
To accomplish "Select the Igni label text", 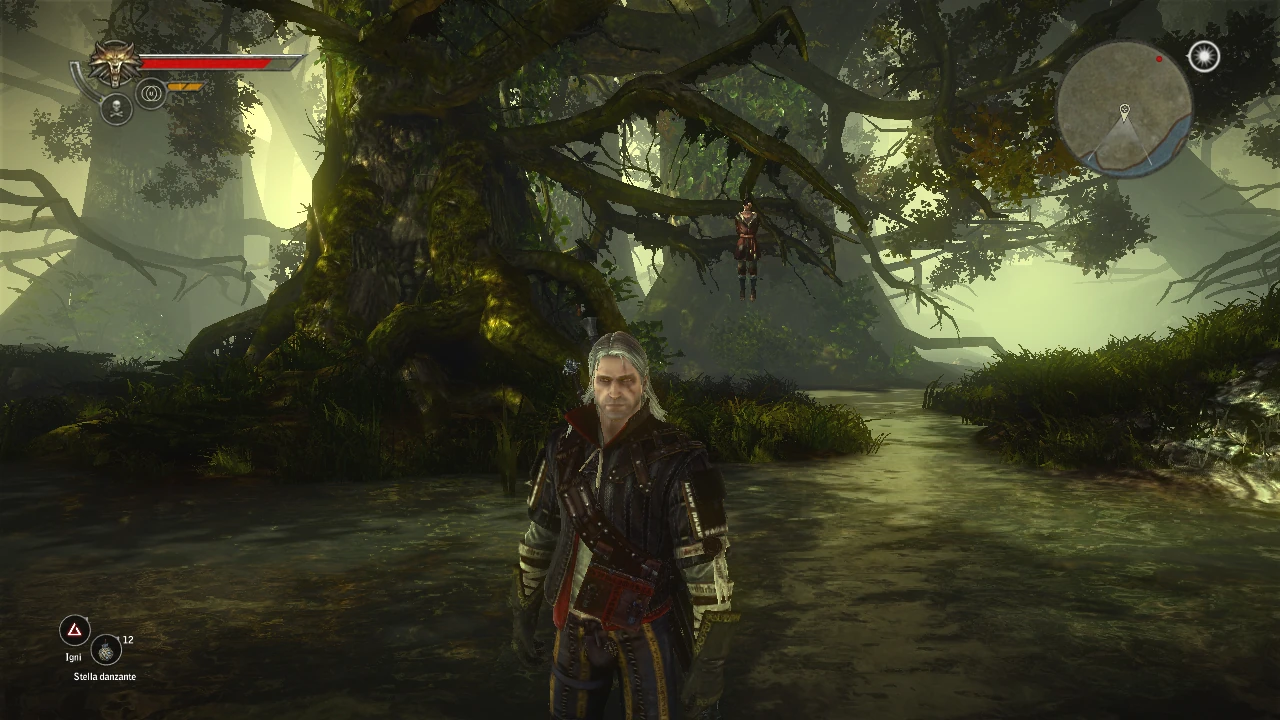I will pos(73,657).
